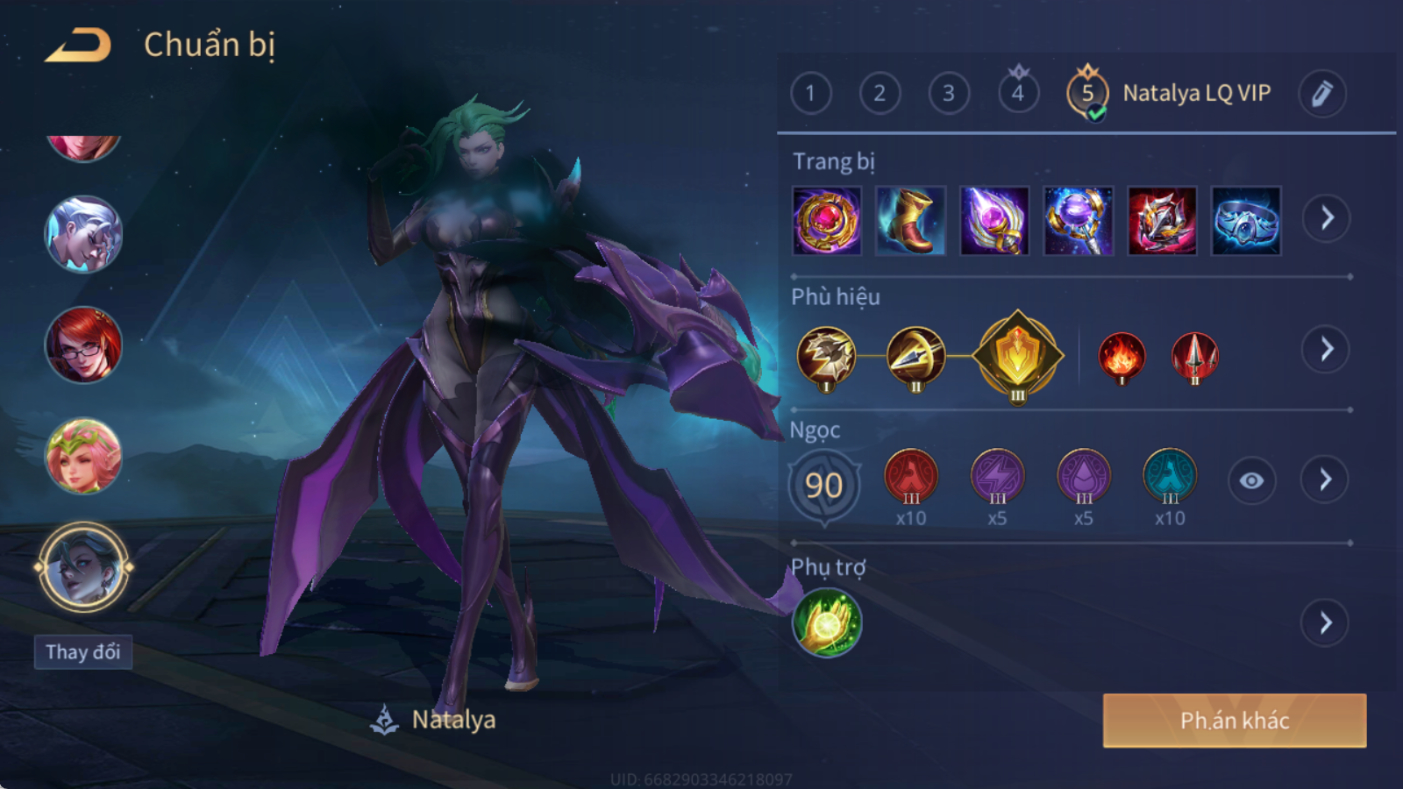This screenshot has width=1403, height=789.
Task: Select the red tier III rune
Action: coord(911,477)
